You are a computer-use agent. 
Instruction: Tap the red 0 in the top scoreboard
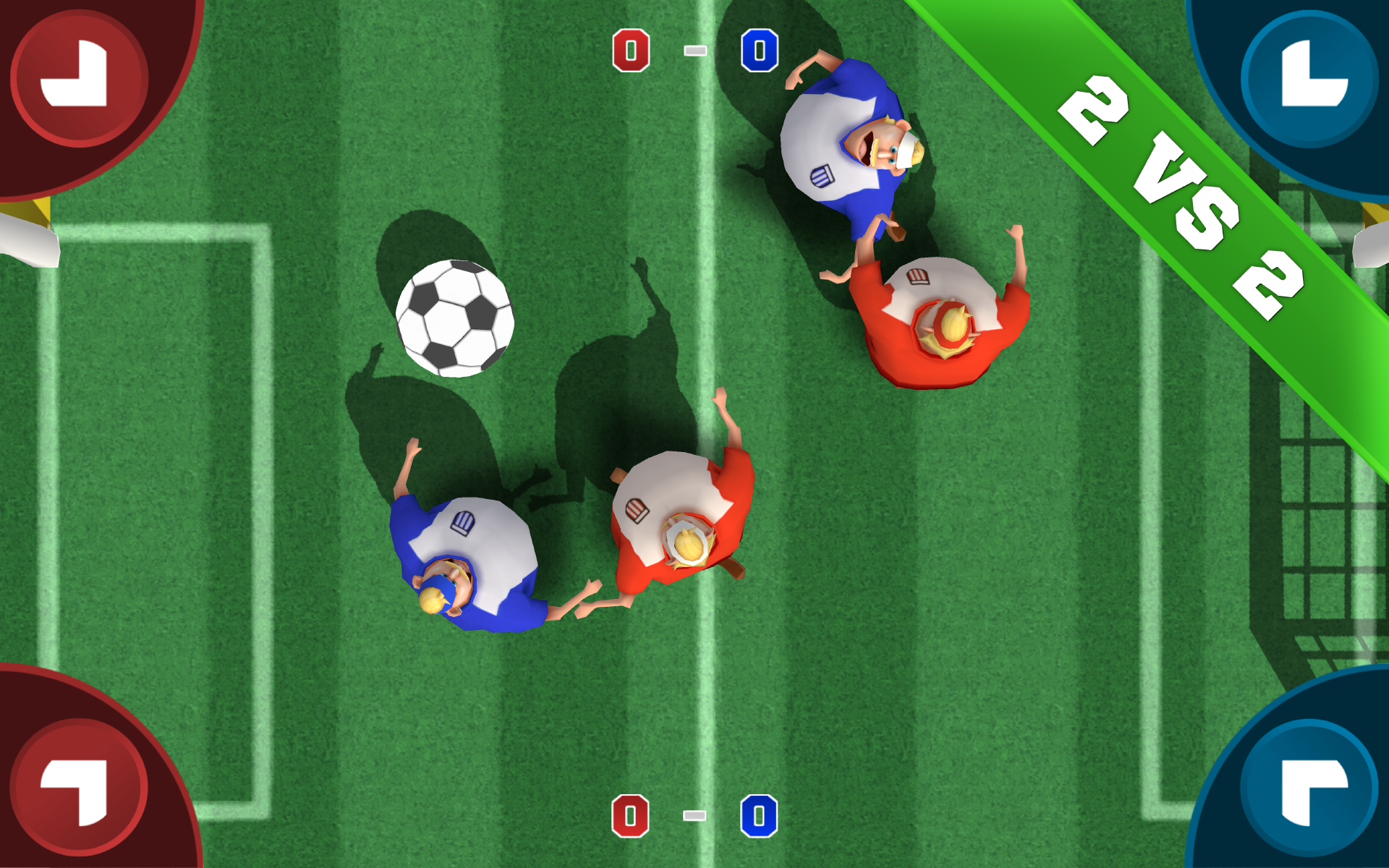[x=631, y=49]
